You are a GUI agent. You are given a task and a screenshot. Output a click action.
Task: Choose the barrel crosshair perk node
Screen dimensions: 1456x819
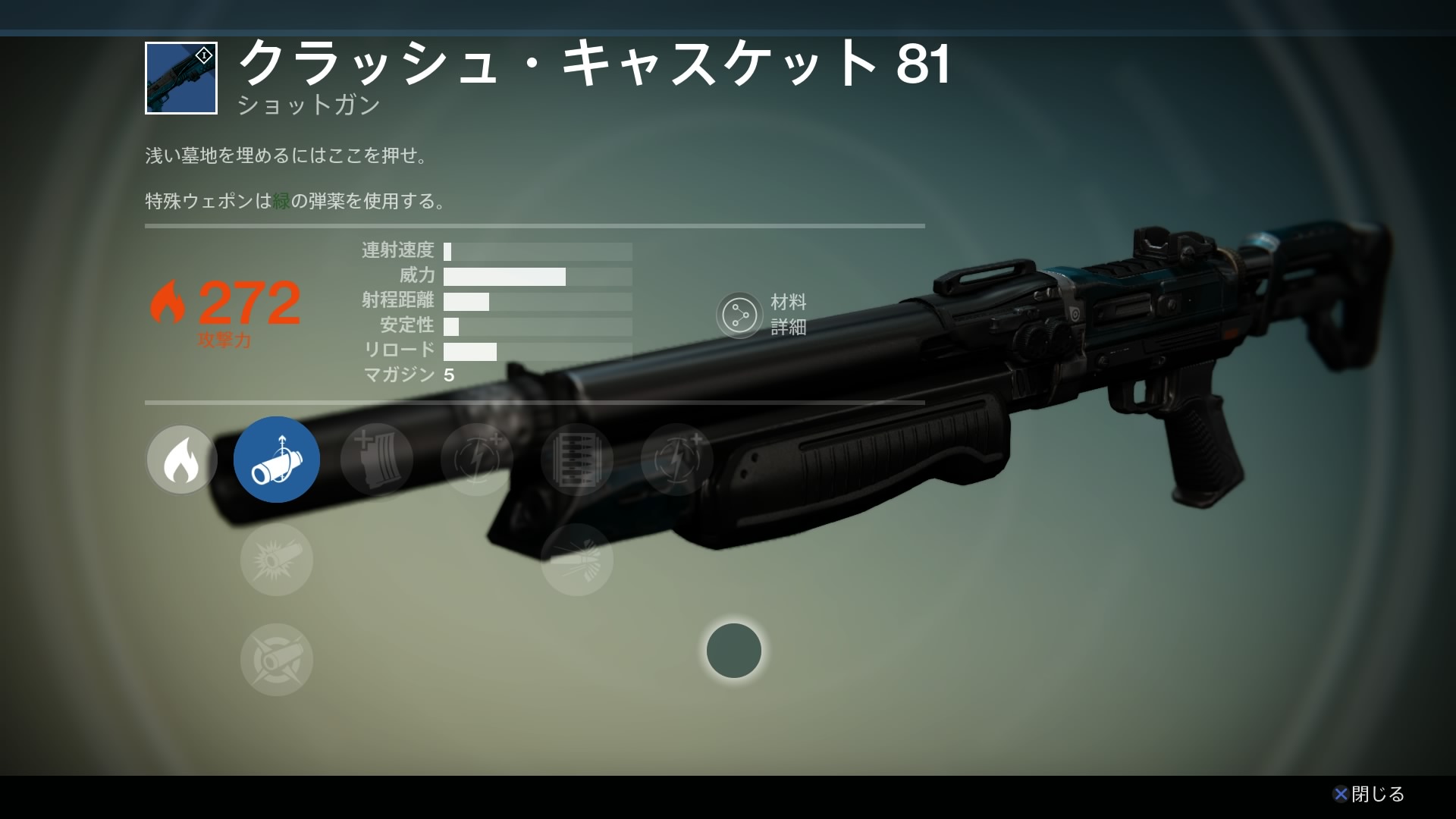pyautogui.click(x=276, y=660)
